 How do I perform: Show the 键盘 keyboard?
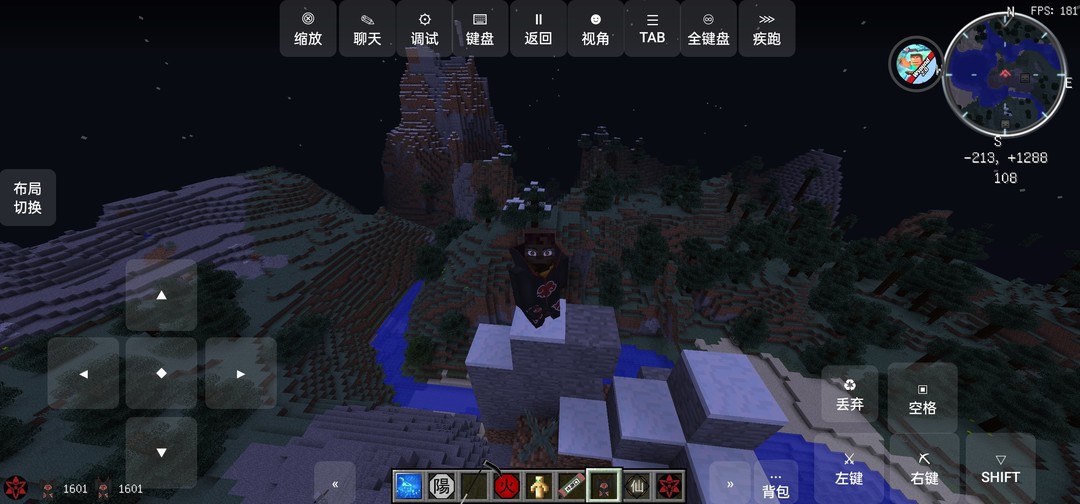coord(480,28)
